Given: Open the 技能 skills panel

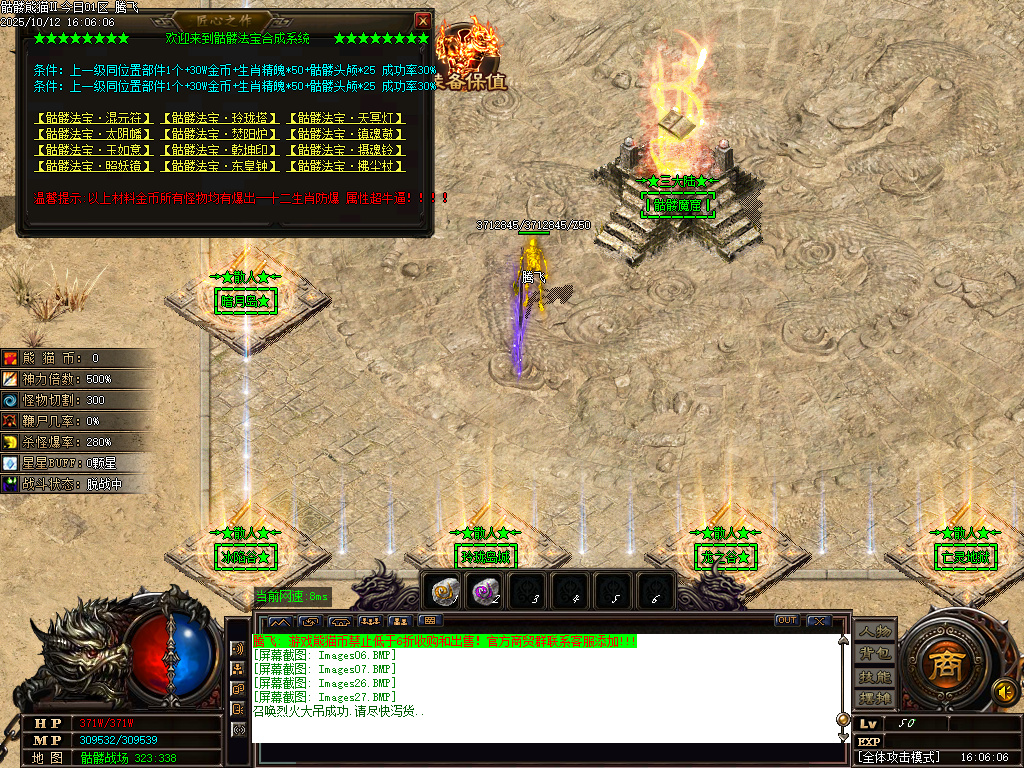Looking at the screenshot, I should pyautogui.click(x=874, y=676).
